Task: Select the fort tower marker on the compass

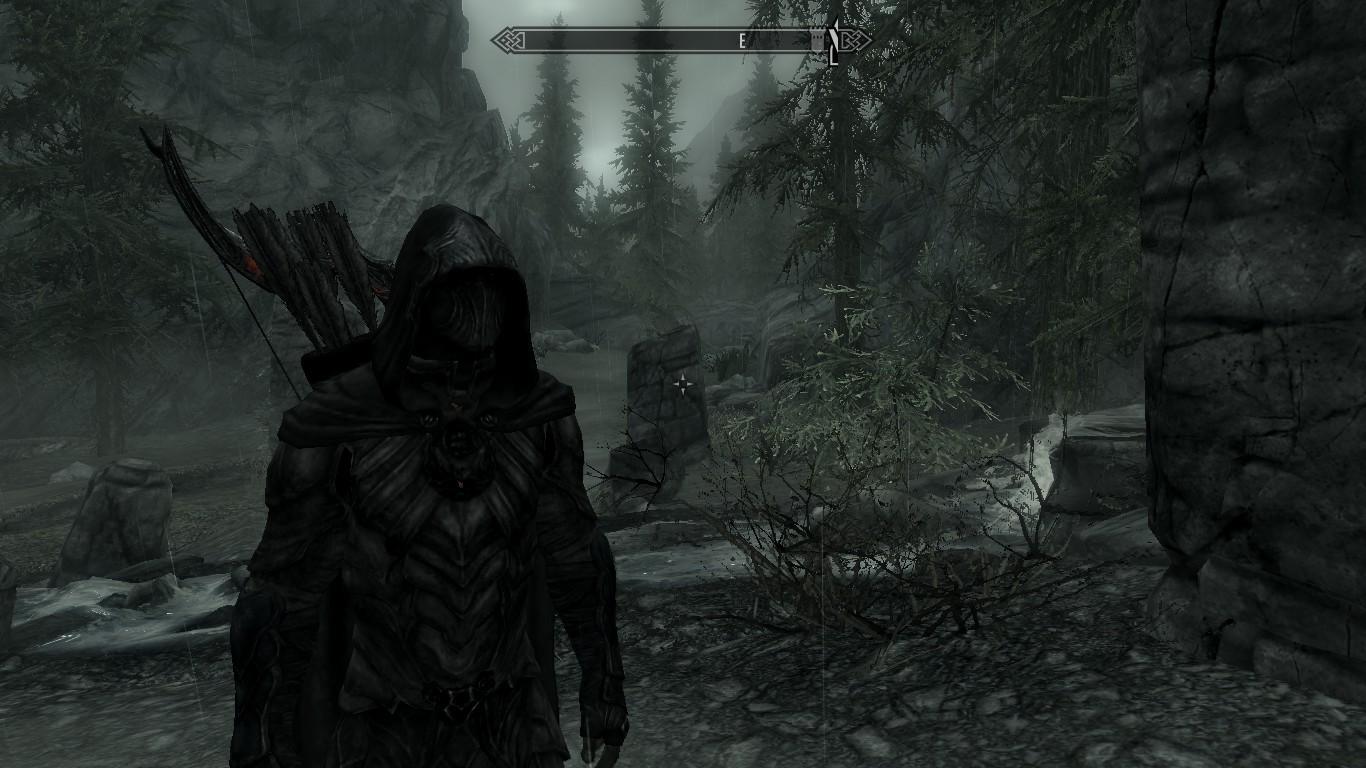Action: coord(816,41)
